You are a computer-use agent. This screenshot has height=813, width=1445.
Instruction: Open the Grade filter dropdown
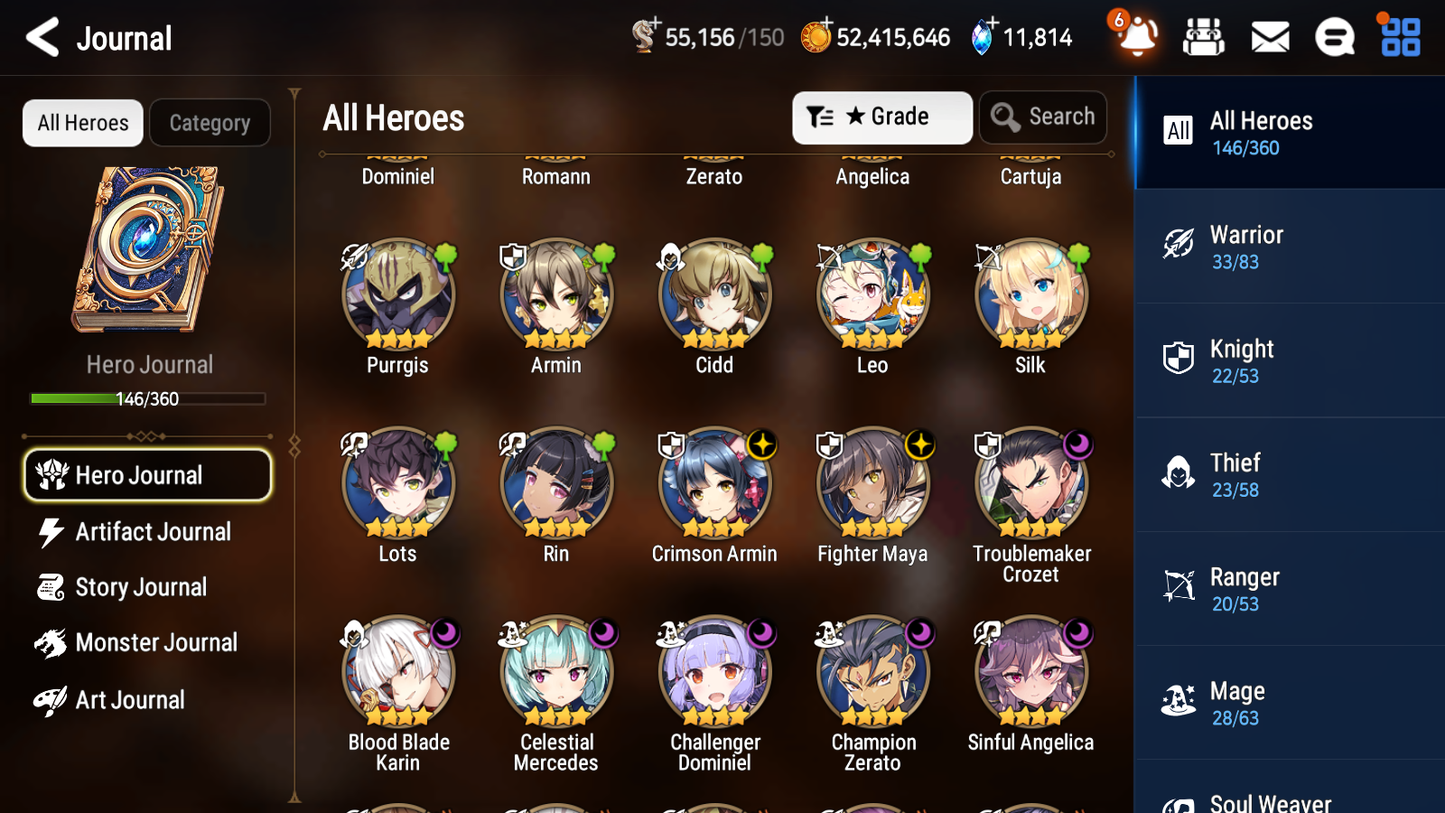pos(881,116)
